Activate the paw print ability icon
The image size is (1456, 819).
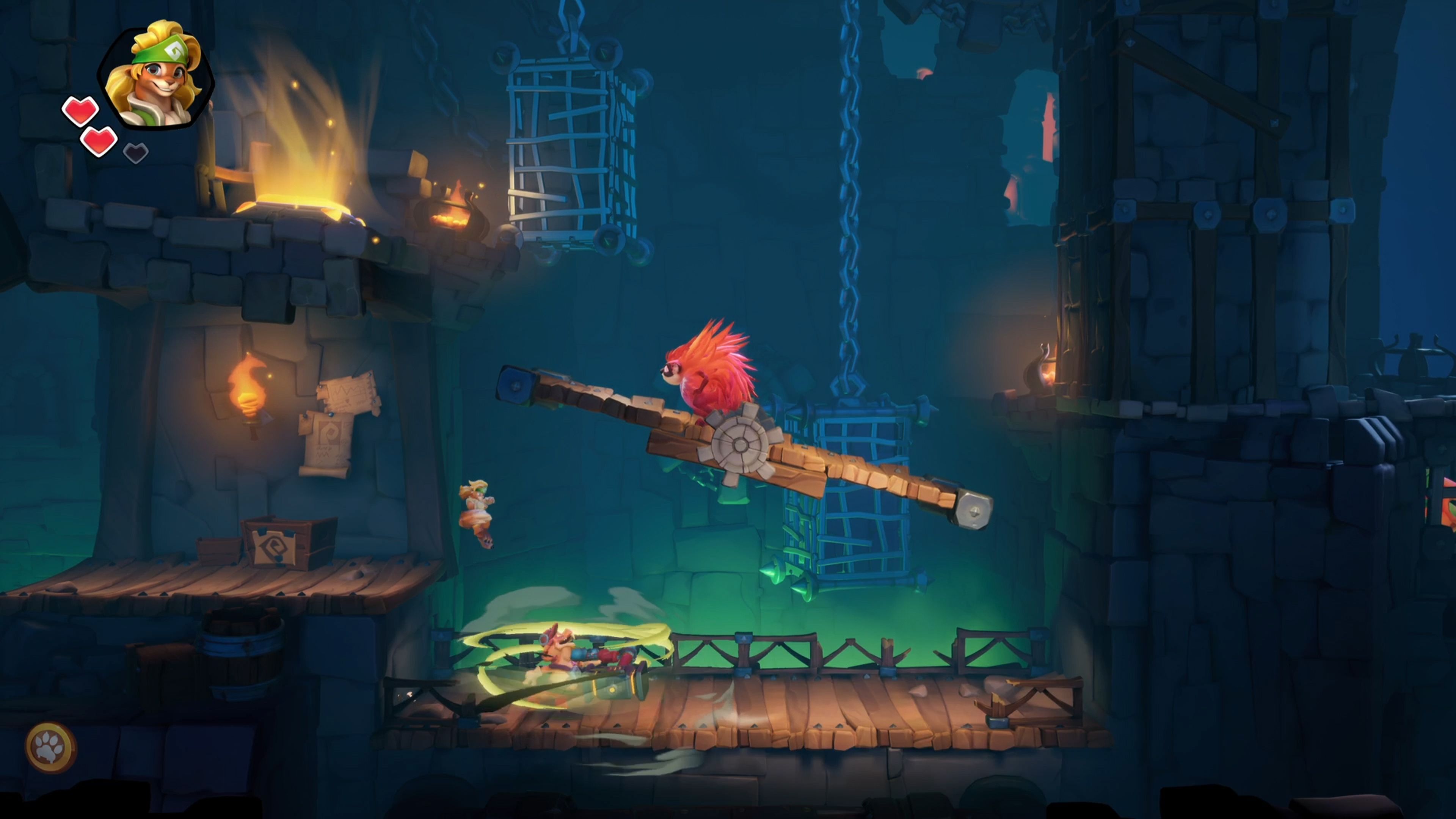click(x=51, y=747)
